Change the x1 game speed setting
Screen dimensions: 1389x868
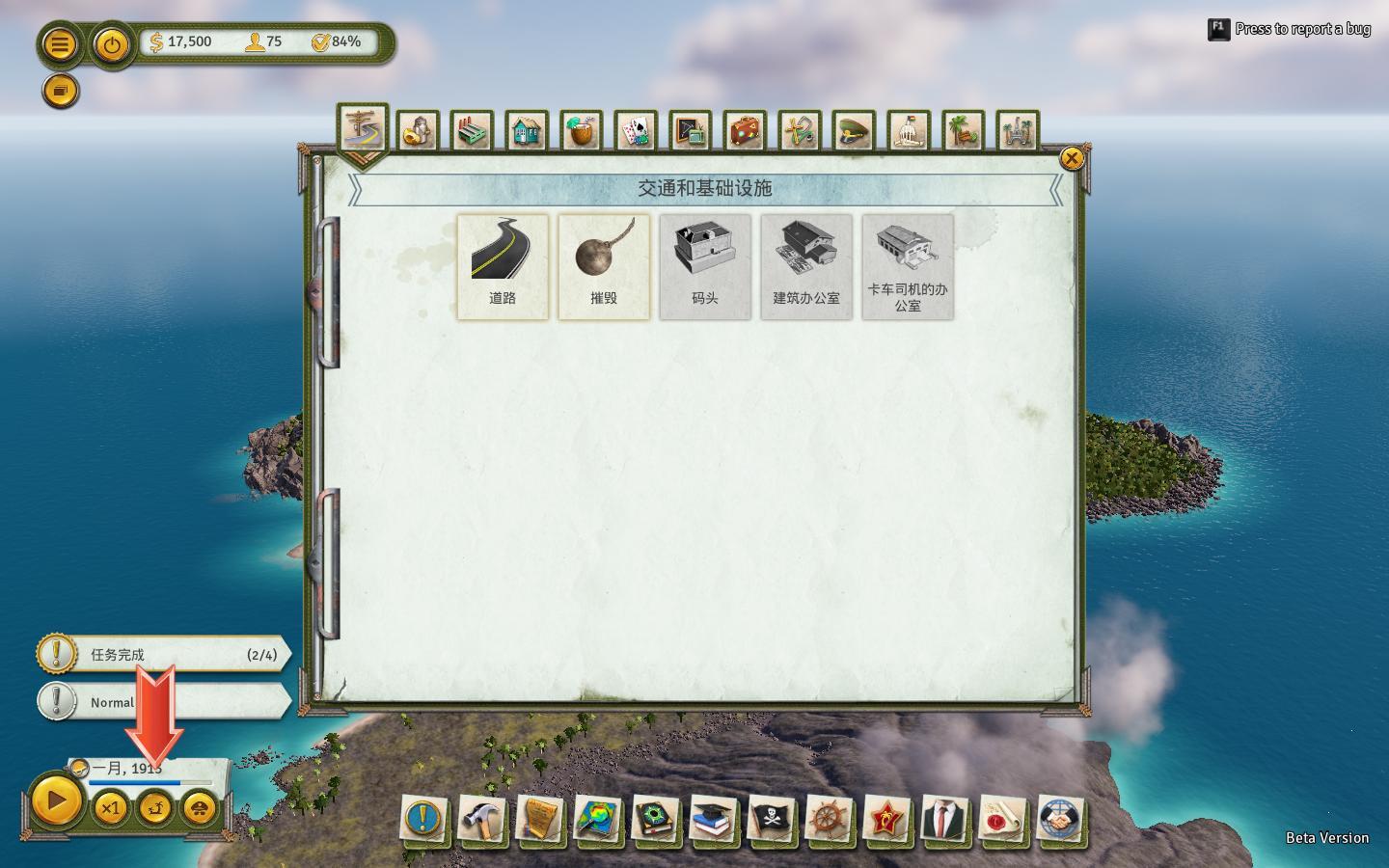coord(110,807)
